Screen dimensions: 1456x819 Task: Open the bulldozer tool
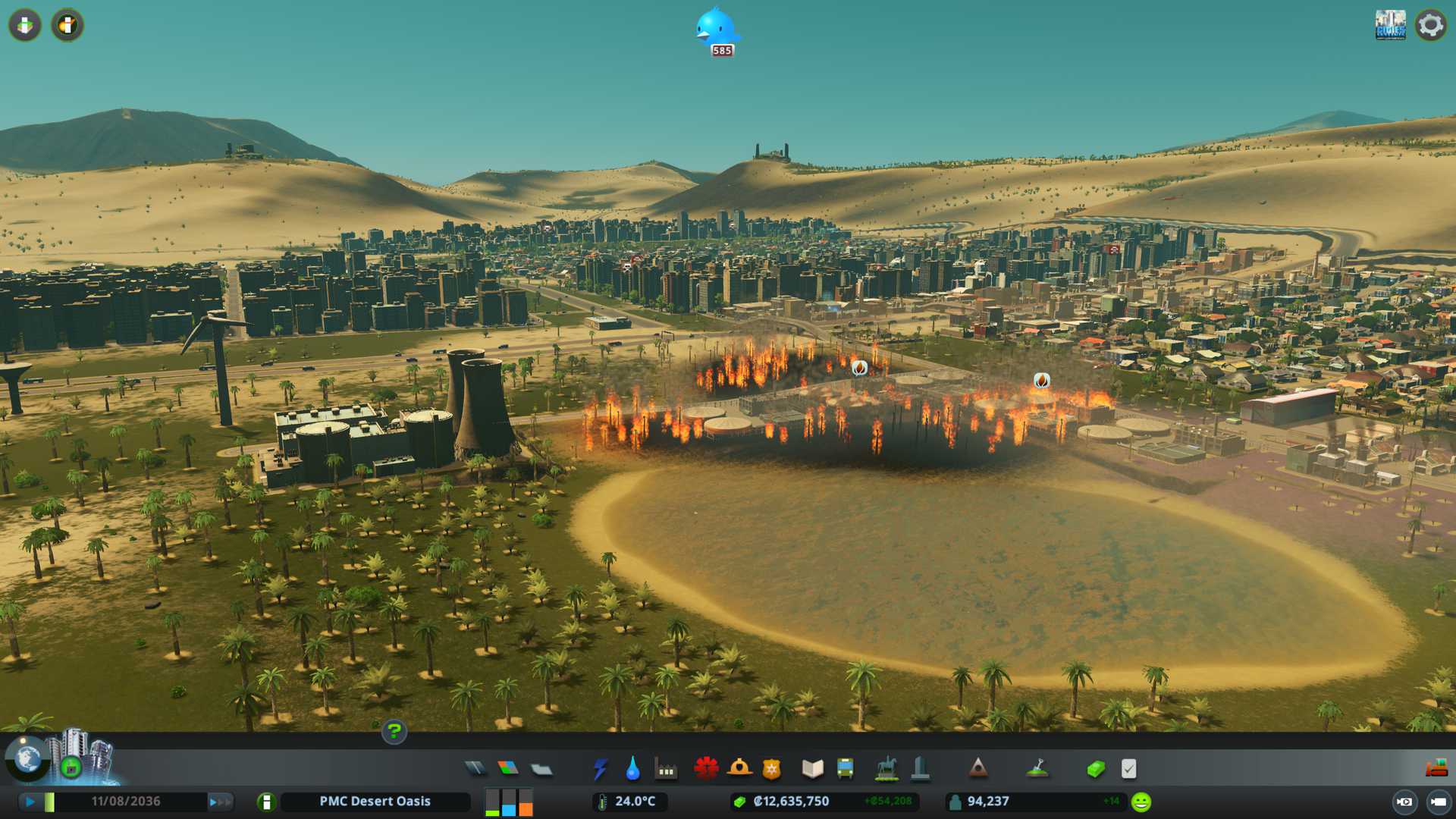1436,769
